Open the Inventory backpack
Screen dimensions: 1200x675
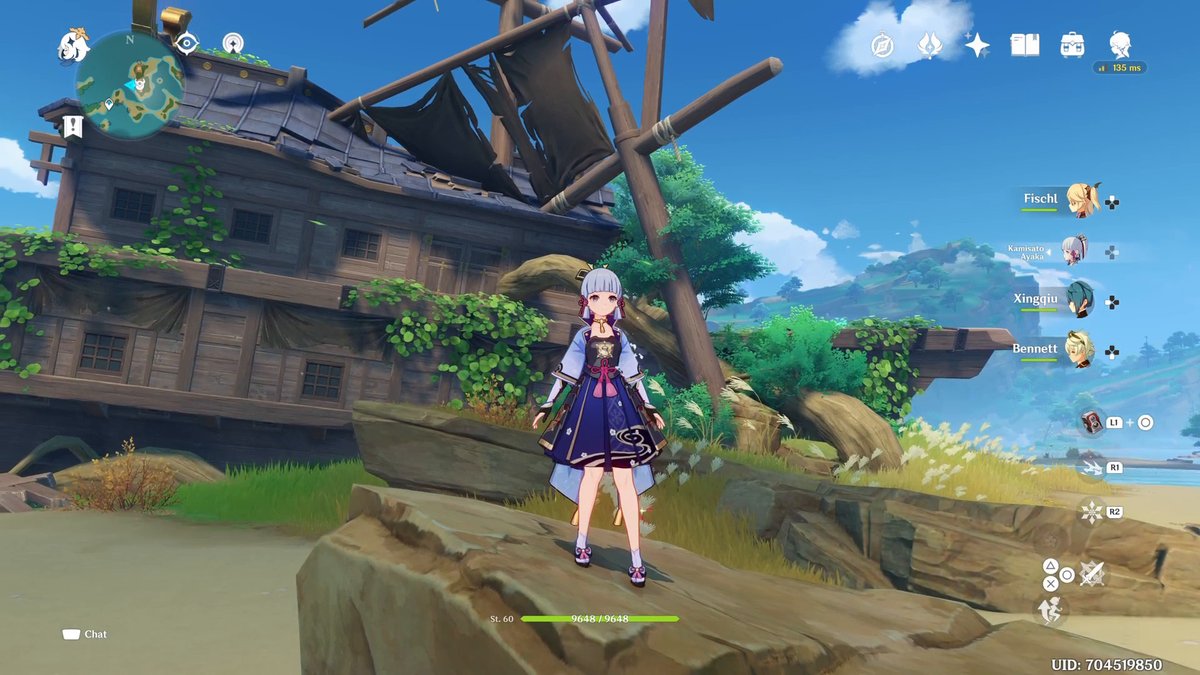(x=1073, y=45)
